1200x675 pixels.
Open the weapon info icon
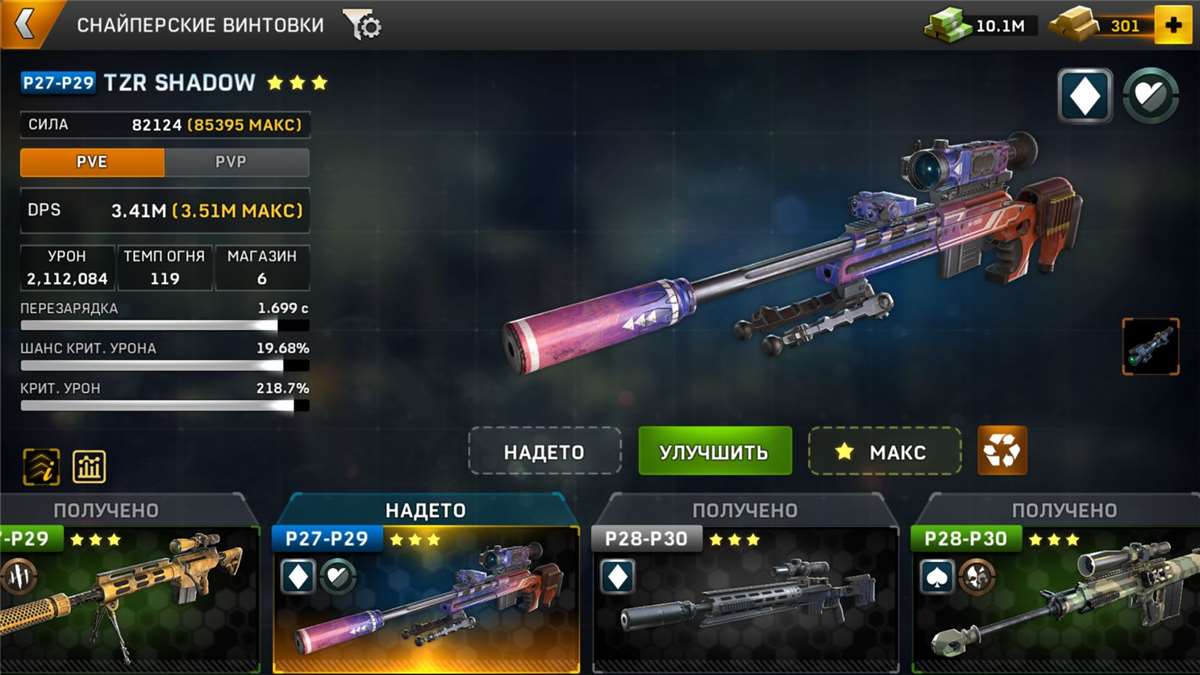42,466
